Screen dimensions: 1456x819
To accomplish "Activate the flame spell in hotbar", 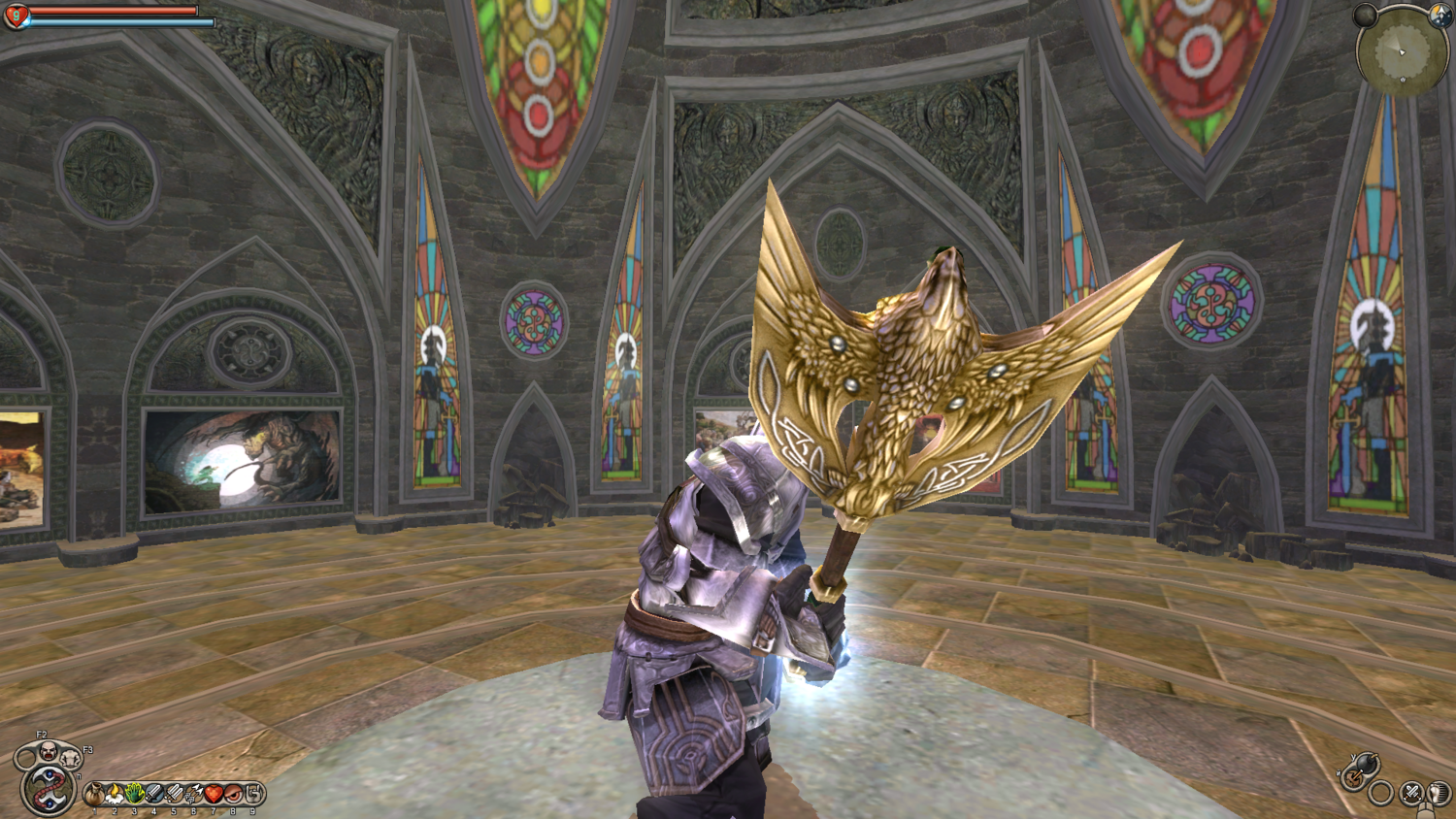I will coord(115,795).
